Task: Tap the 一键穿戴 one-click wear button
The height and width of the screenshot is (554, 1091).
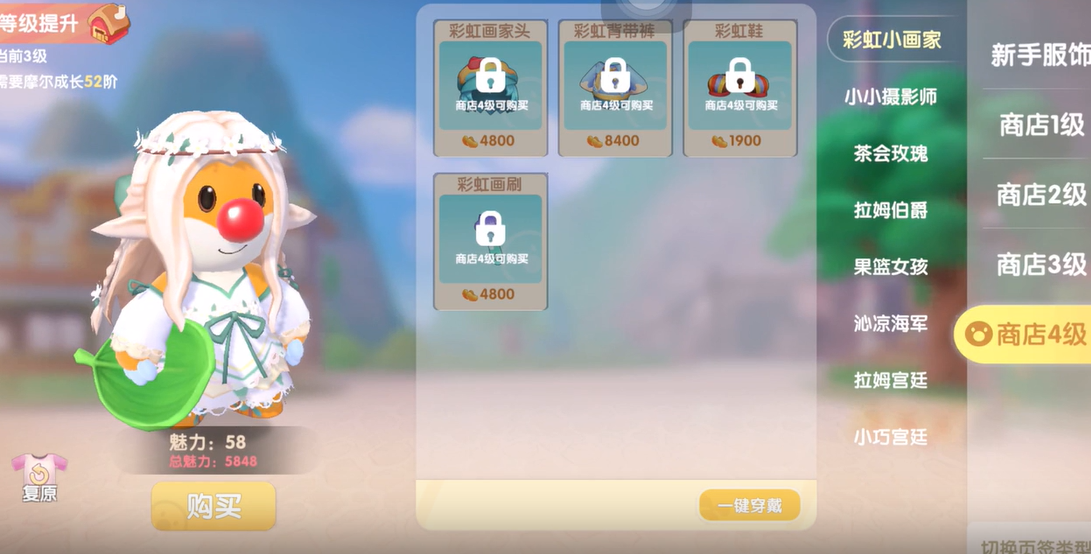Action: (750, 506)
